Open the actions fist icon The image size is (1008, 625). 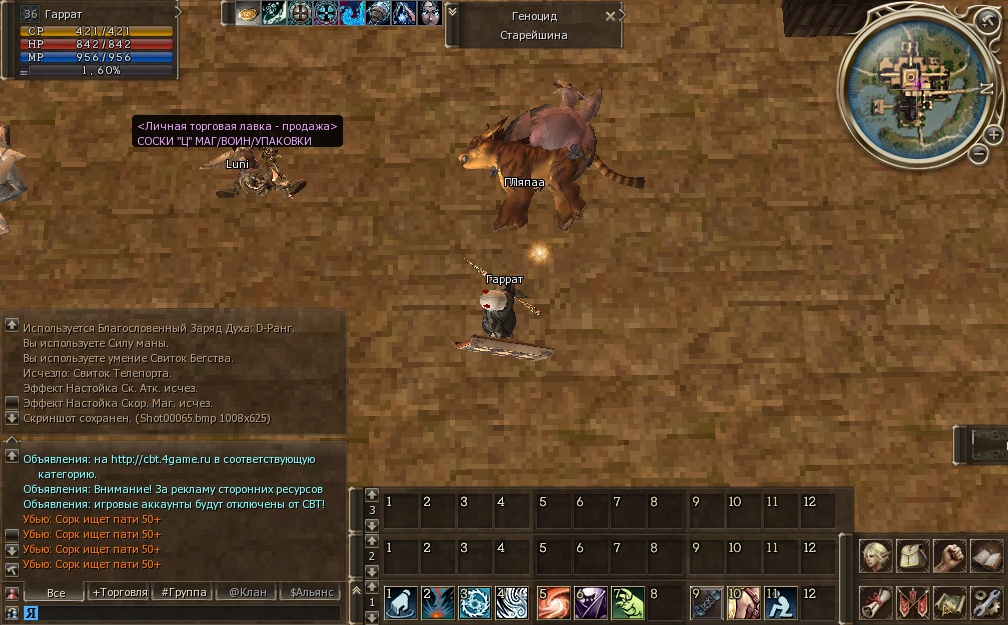949,556
